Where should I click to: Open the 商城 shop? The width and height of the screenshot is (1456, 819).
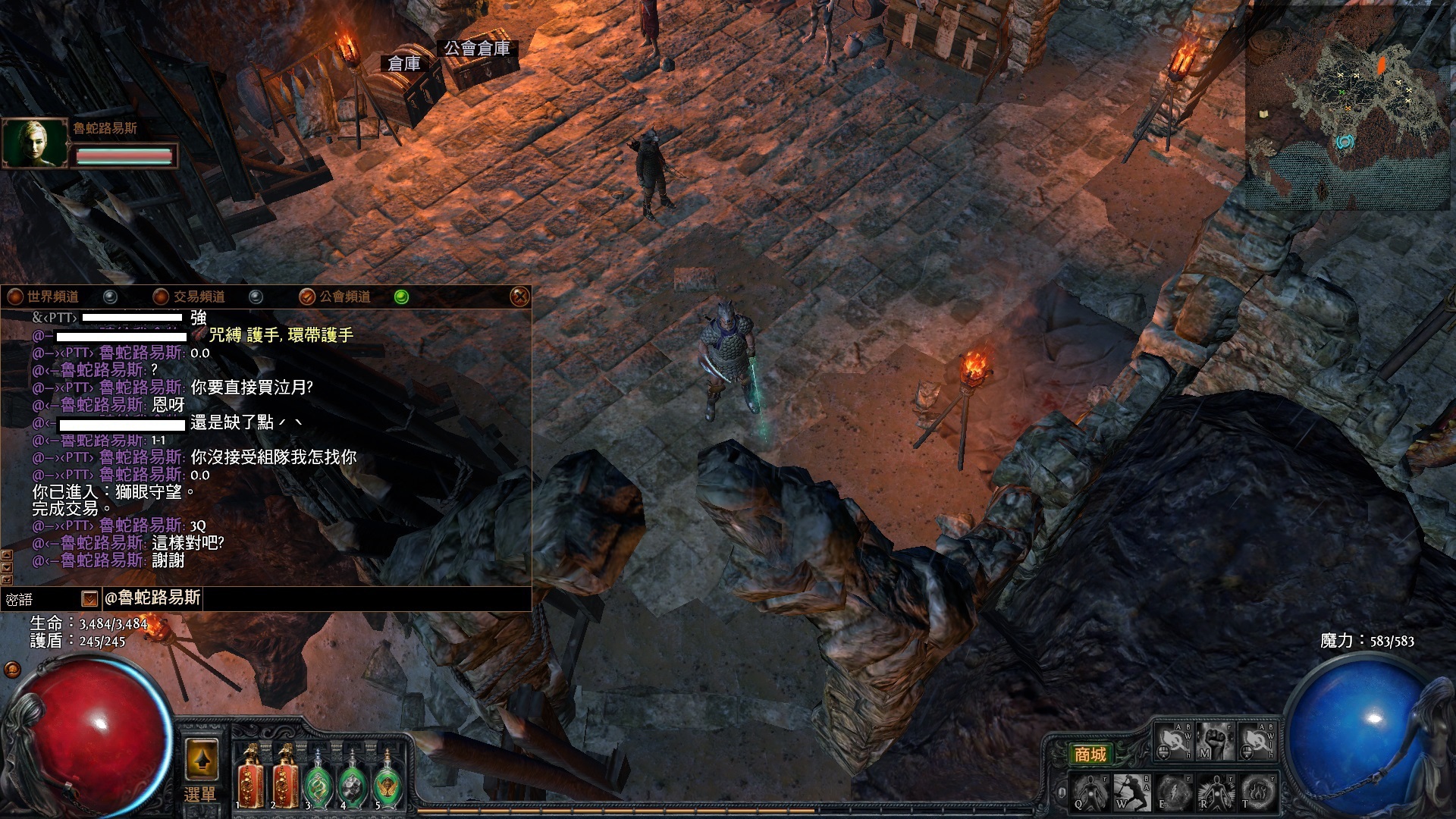(1090, 754)
